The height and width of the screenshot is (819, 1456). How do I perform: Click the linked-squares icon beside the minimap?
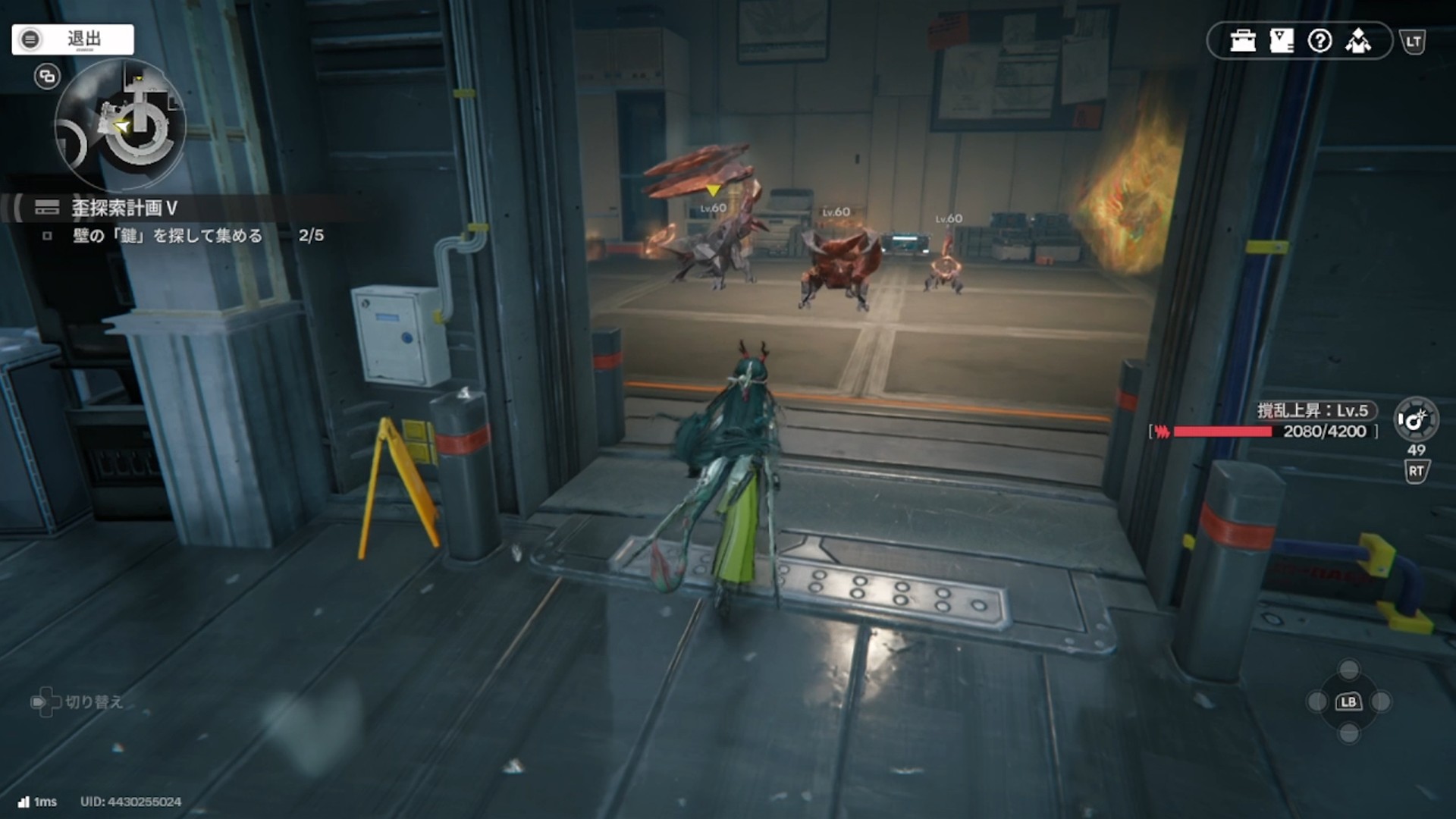pos(47,77)
